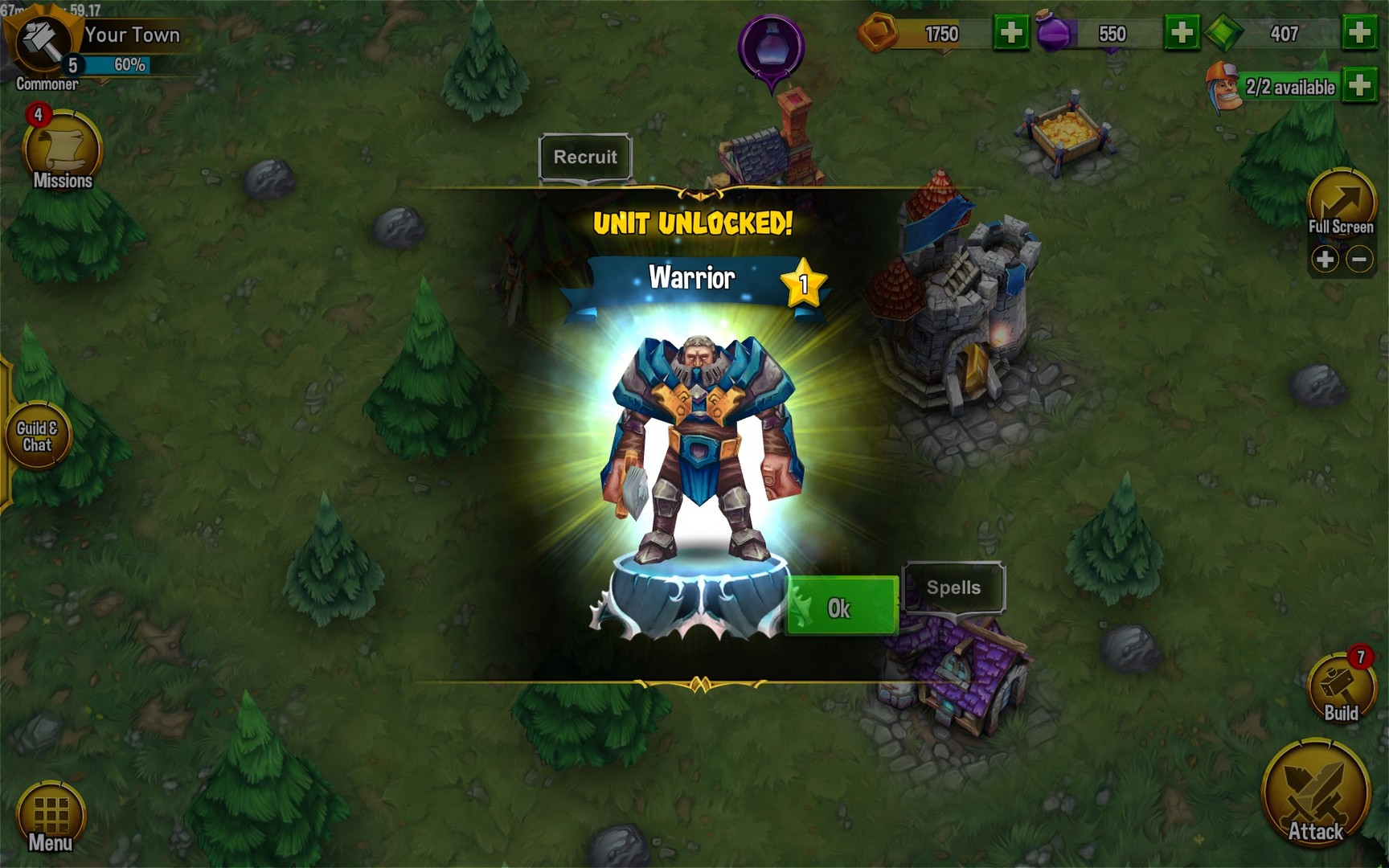
Task: Open the Guild & Chat panel
Action: pos(39,434)
